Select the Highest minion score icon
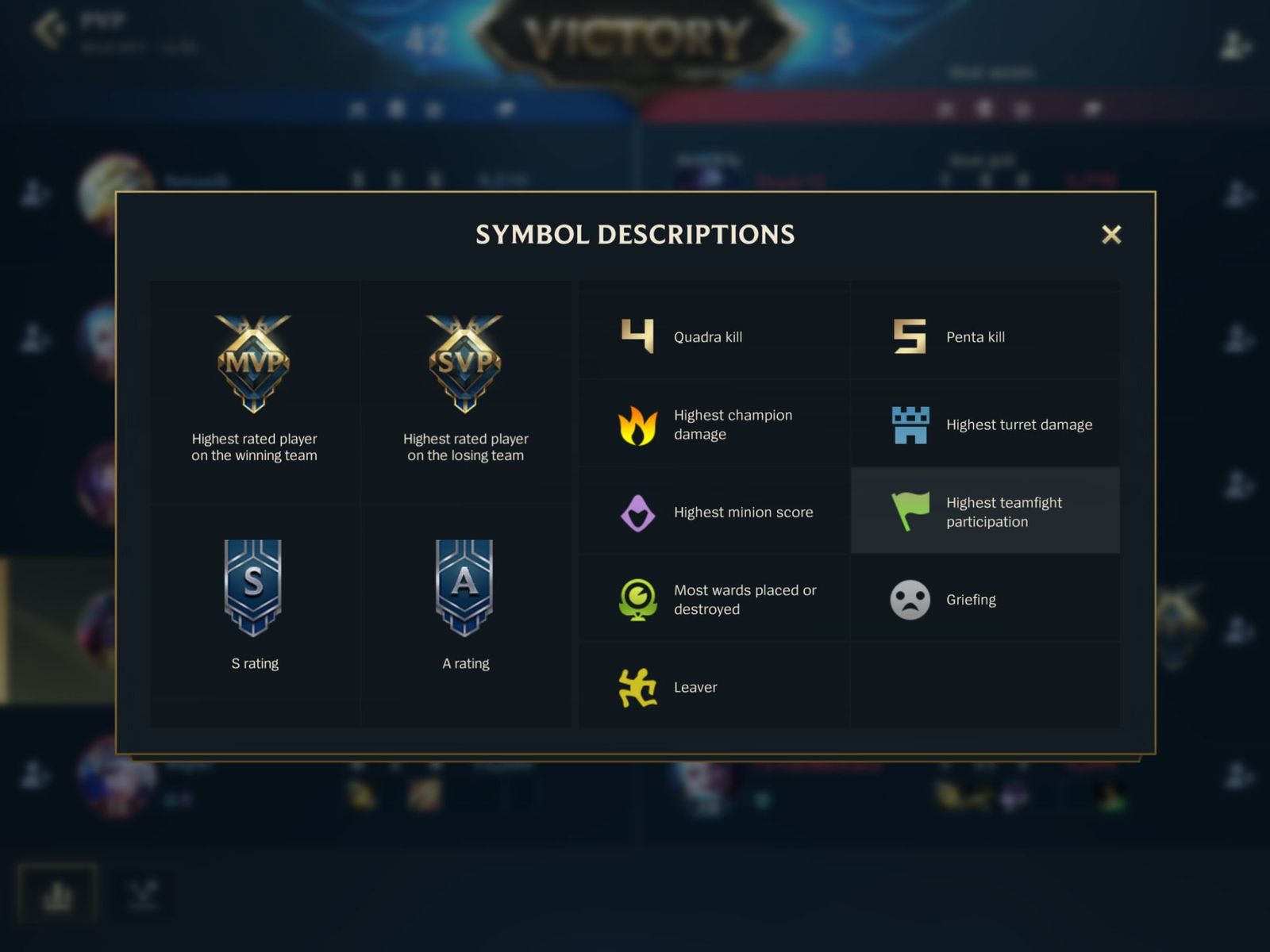This screenshot has height=952, width=1270. (639, 512)
